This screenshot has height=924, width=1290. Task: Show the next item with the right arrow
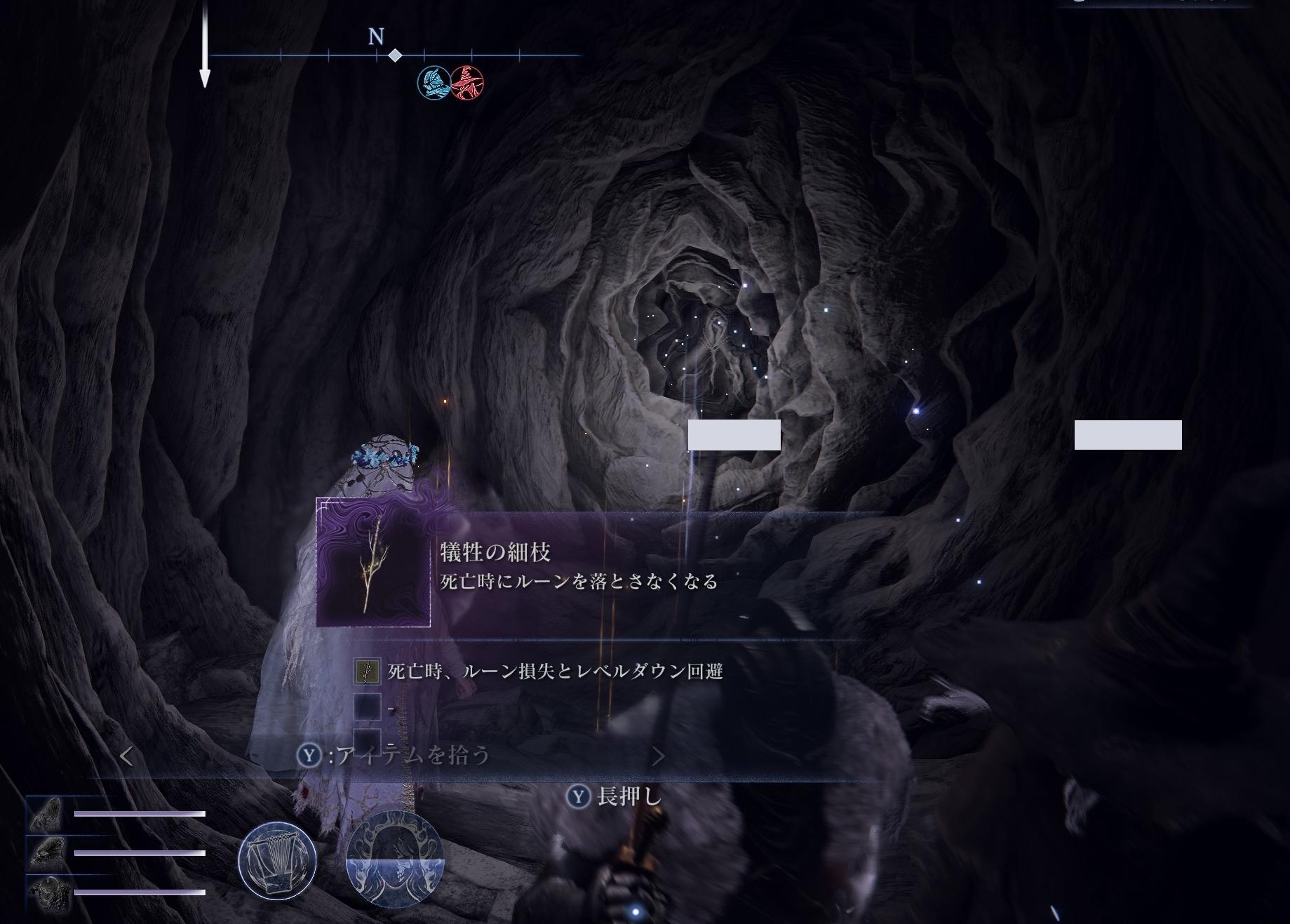pyautogui.click(x=658, y=756)
